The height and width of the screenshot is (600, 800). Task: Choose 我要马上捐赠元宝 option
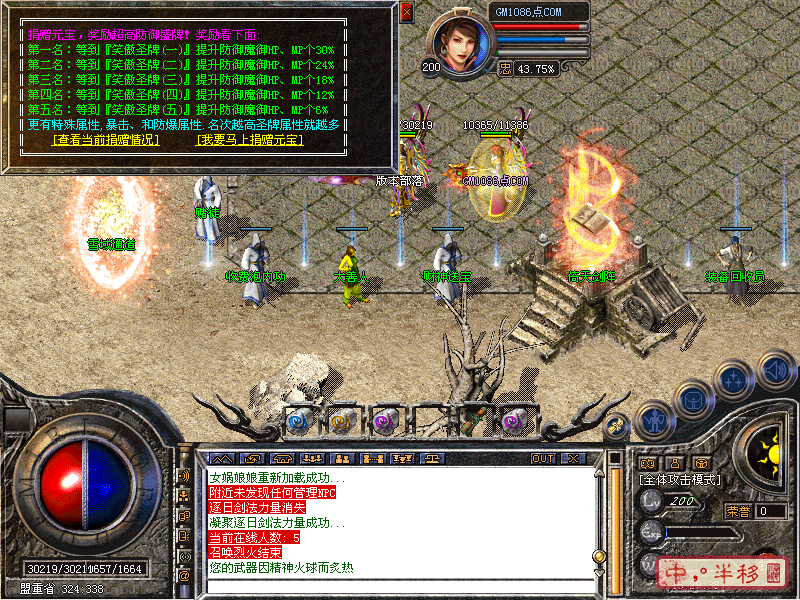tap(249, 140)
